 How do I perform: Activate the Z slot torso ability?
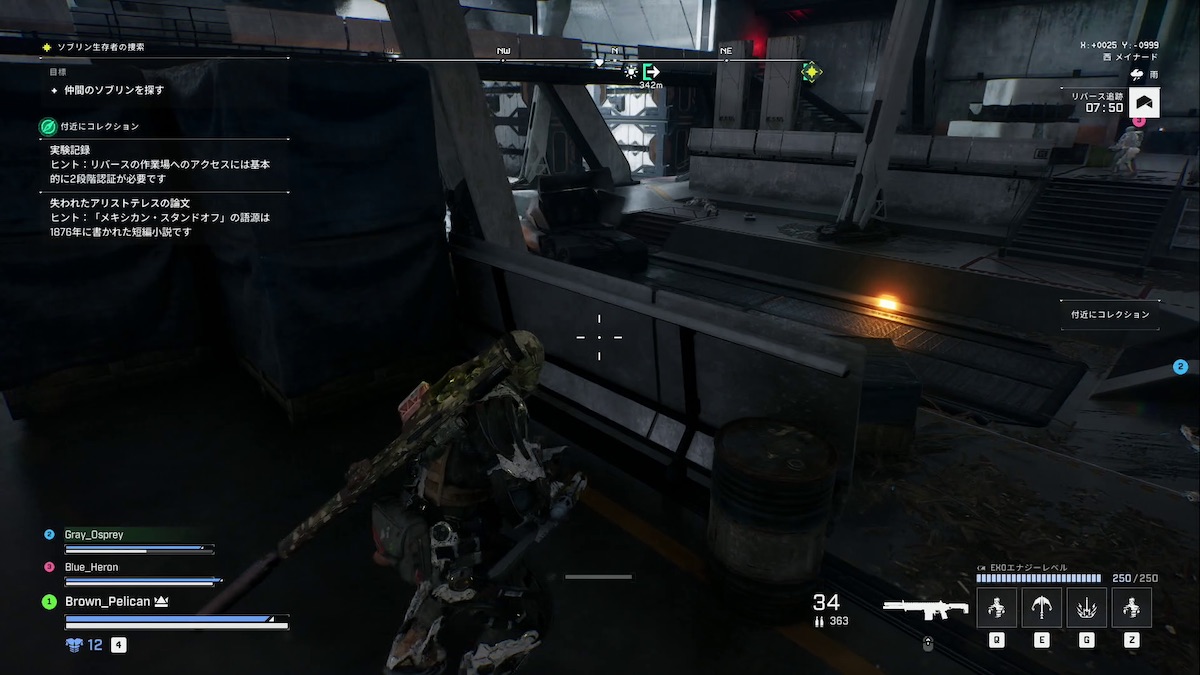pyautogui.click(x=1132, y=607)
